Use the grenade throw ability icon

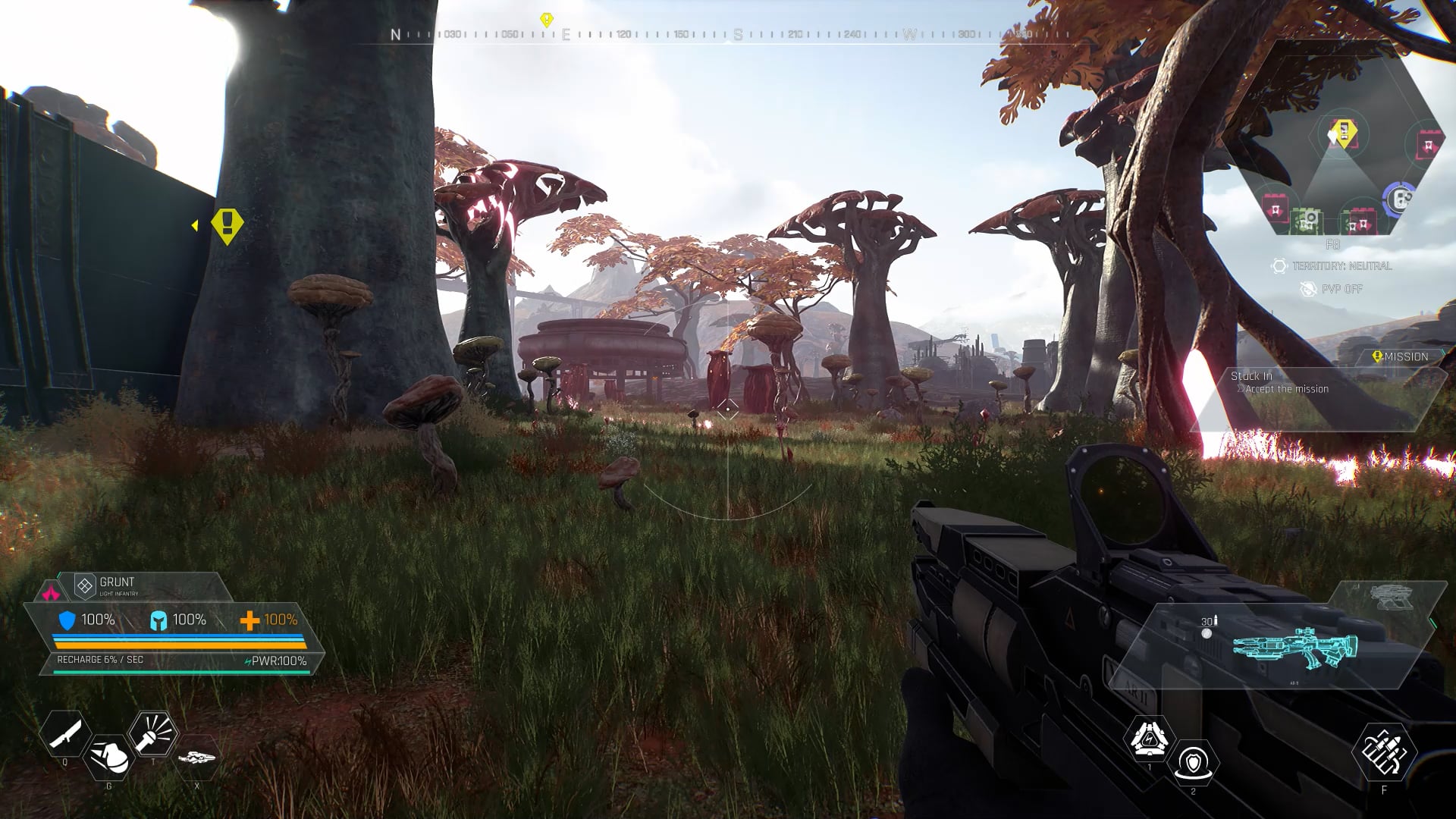[x=108, y=756]
